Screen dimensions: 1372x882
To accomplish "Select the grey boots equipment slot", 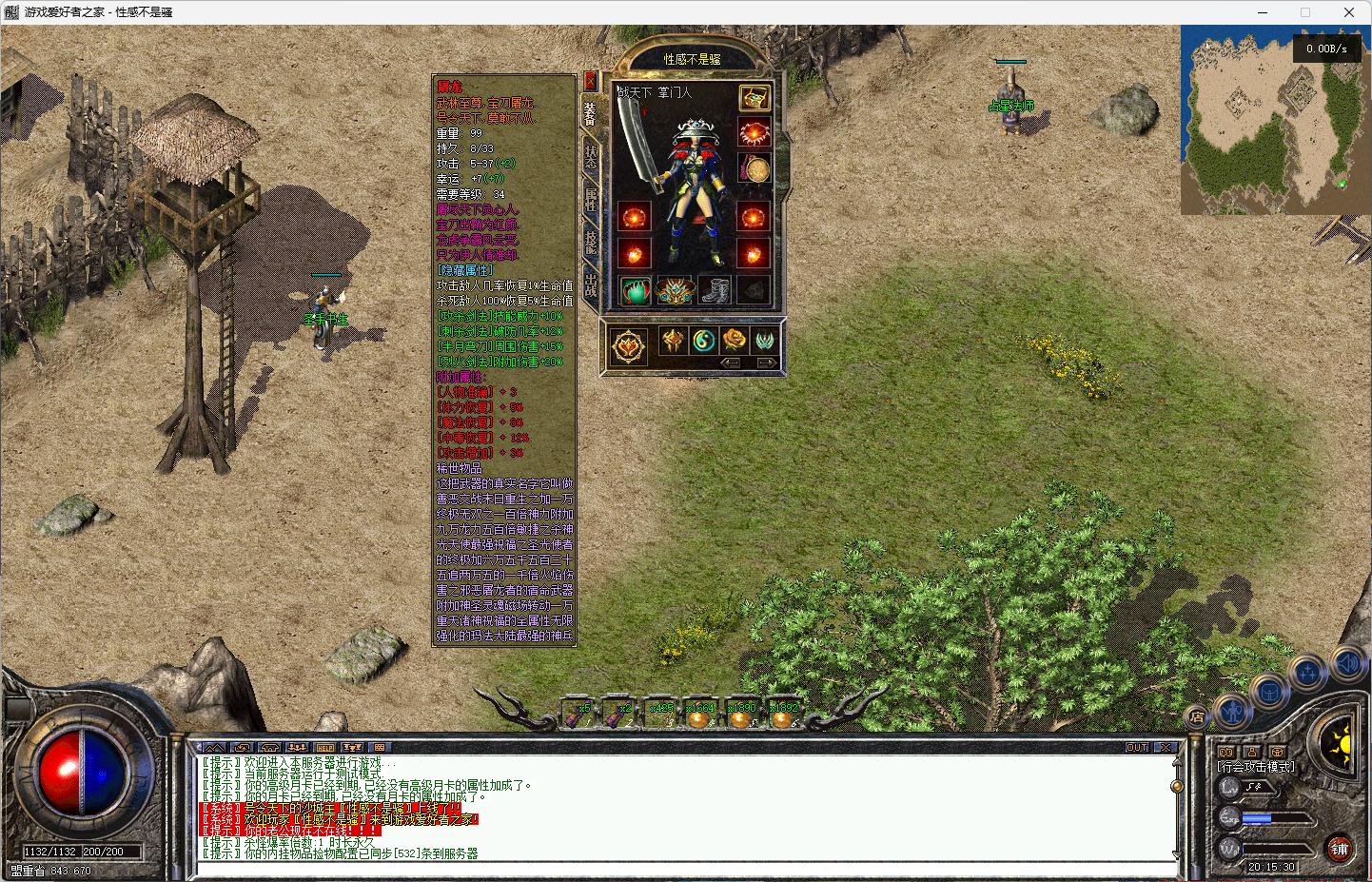I will click(715, 290).
